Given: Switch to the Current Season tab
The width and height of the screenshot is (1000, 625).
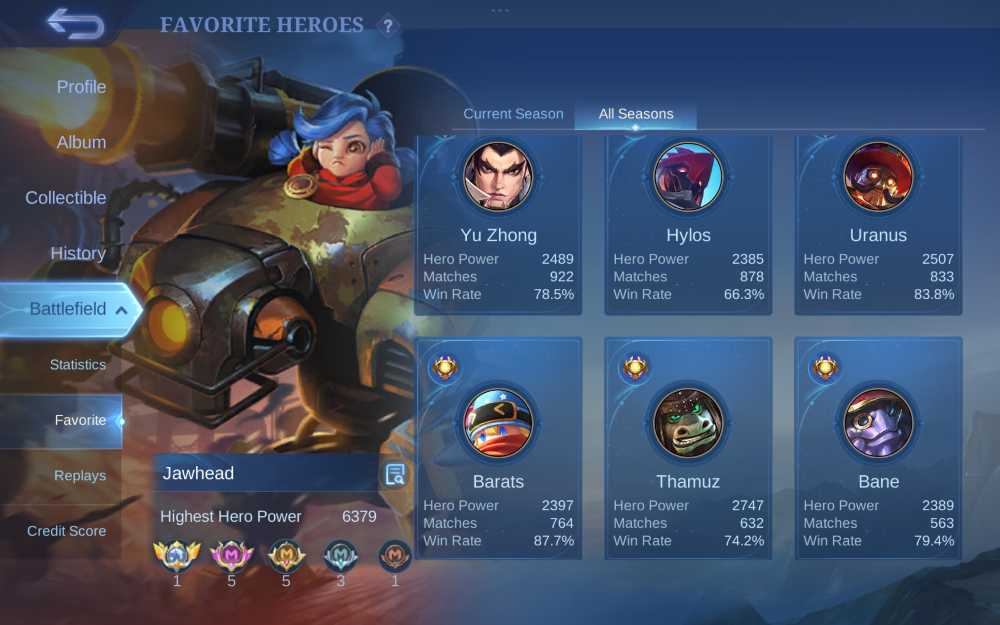Looking at the screenshot, I should pyautogui.click(x=513, y=114).
